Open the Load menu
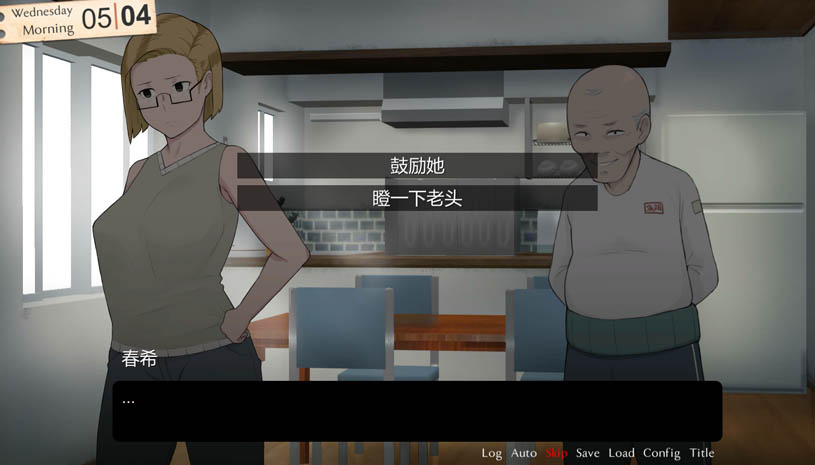 point(621,453)
